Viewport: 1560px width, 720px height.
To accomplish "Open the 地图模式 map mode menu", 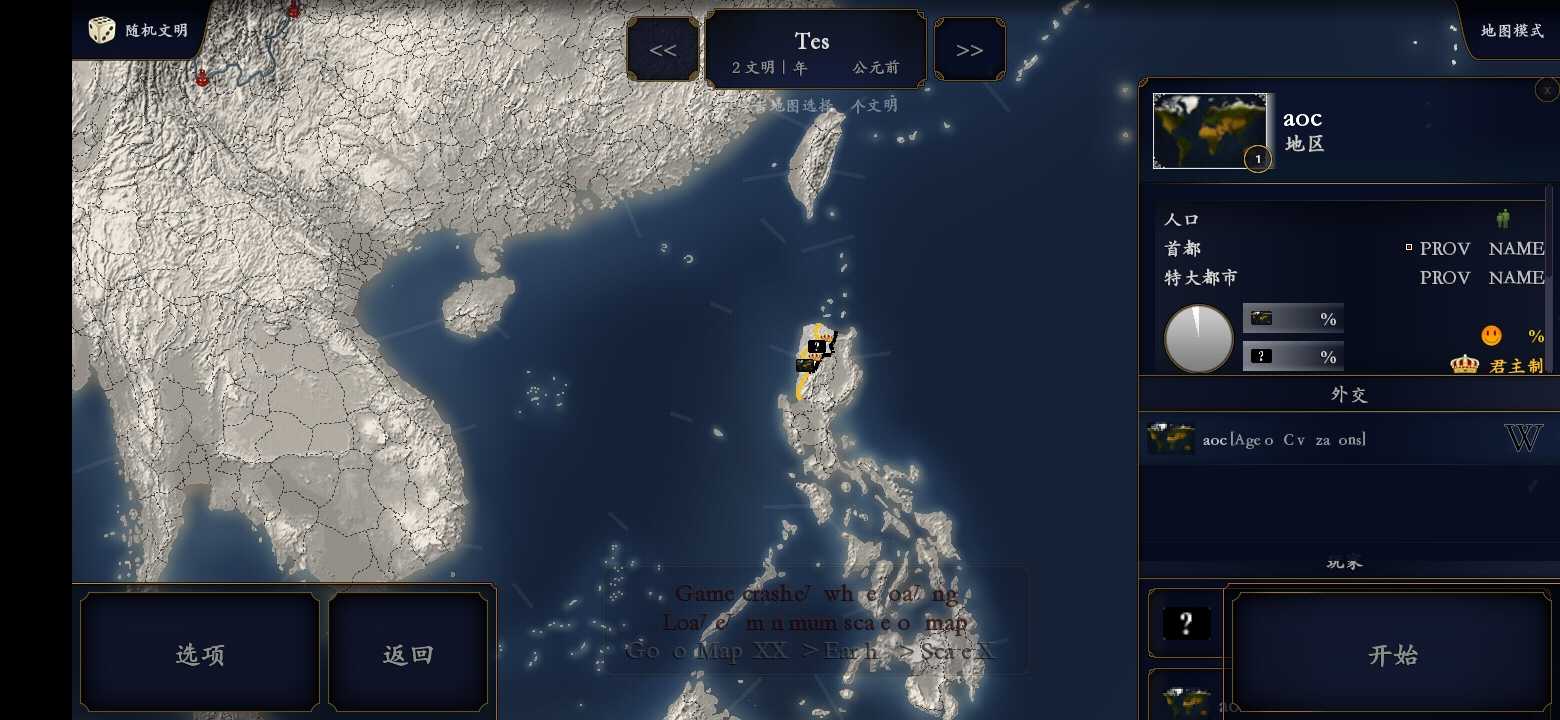I will [x=1511, y=30].
